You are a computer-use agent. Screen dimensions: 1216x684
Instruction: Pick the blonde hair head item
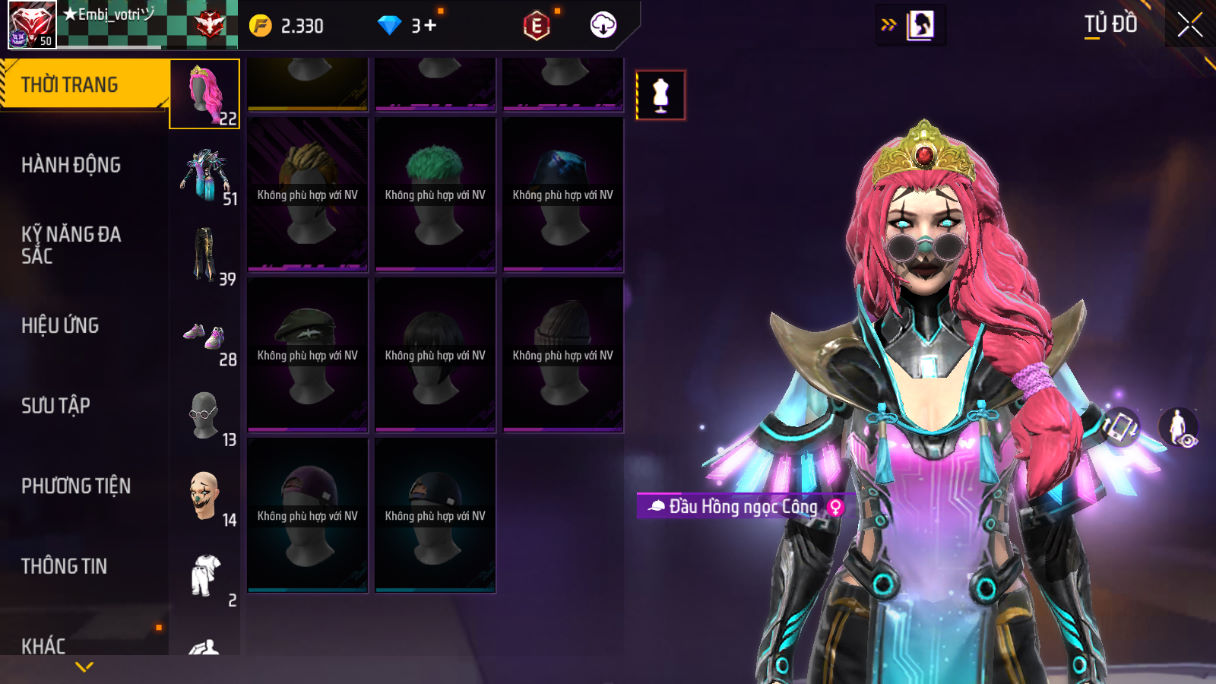point(307,195)
